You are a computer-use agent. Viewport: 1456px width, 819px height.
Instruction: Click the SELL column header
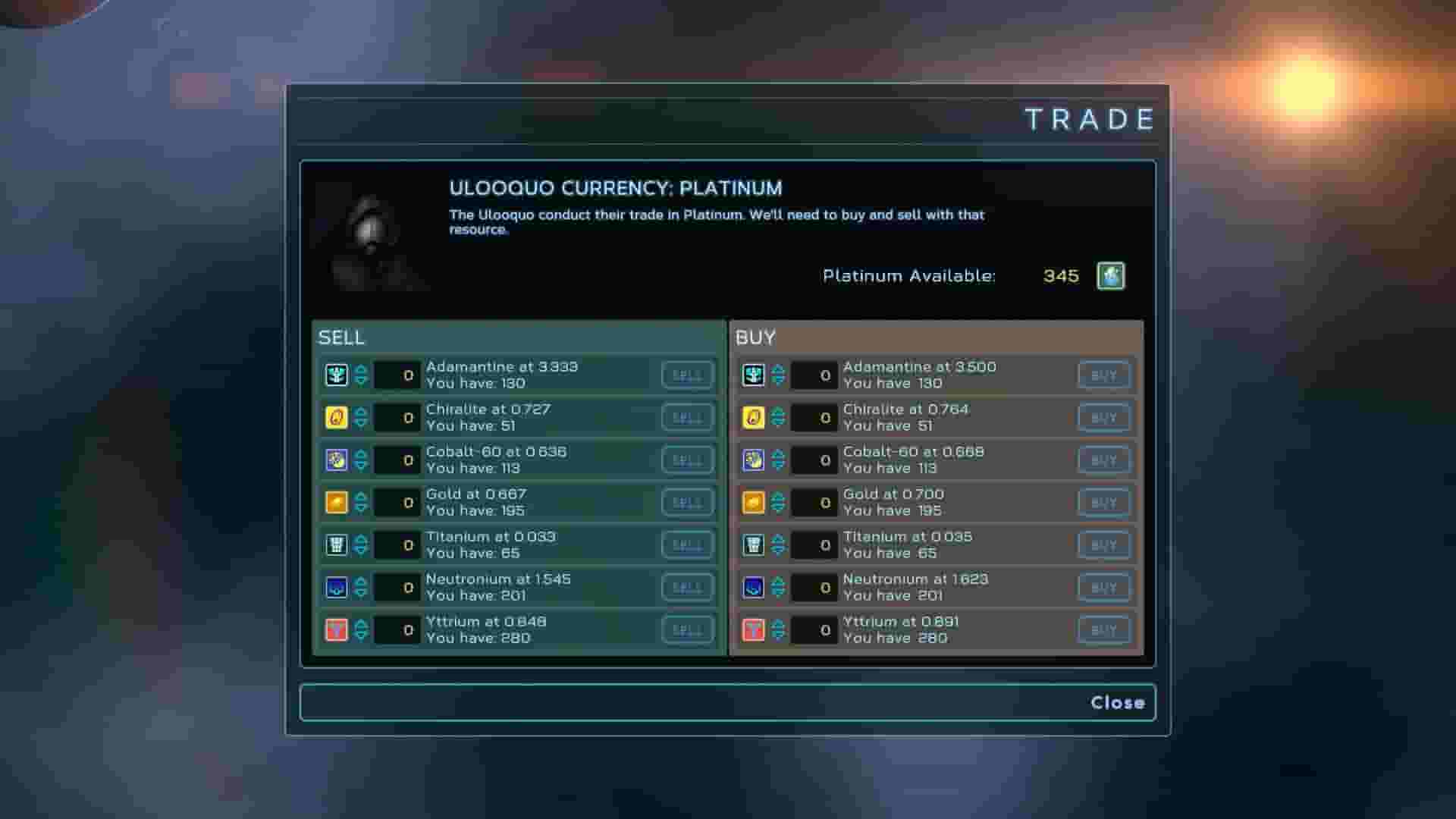340,337
